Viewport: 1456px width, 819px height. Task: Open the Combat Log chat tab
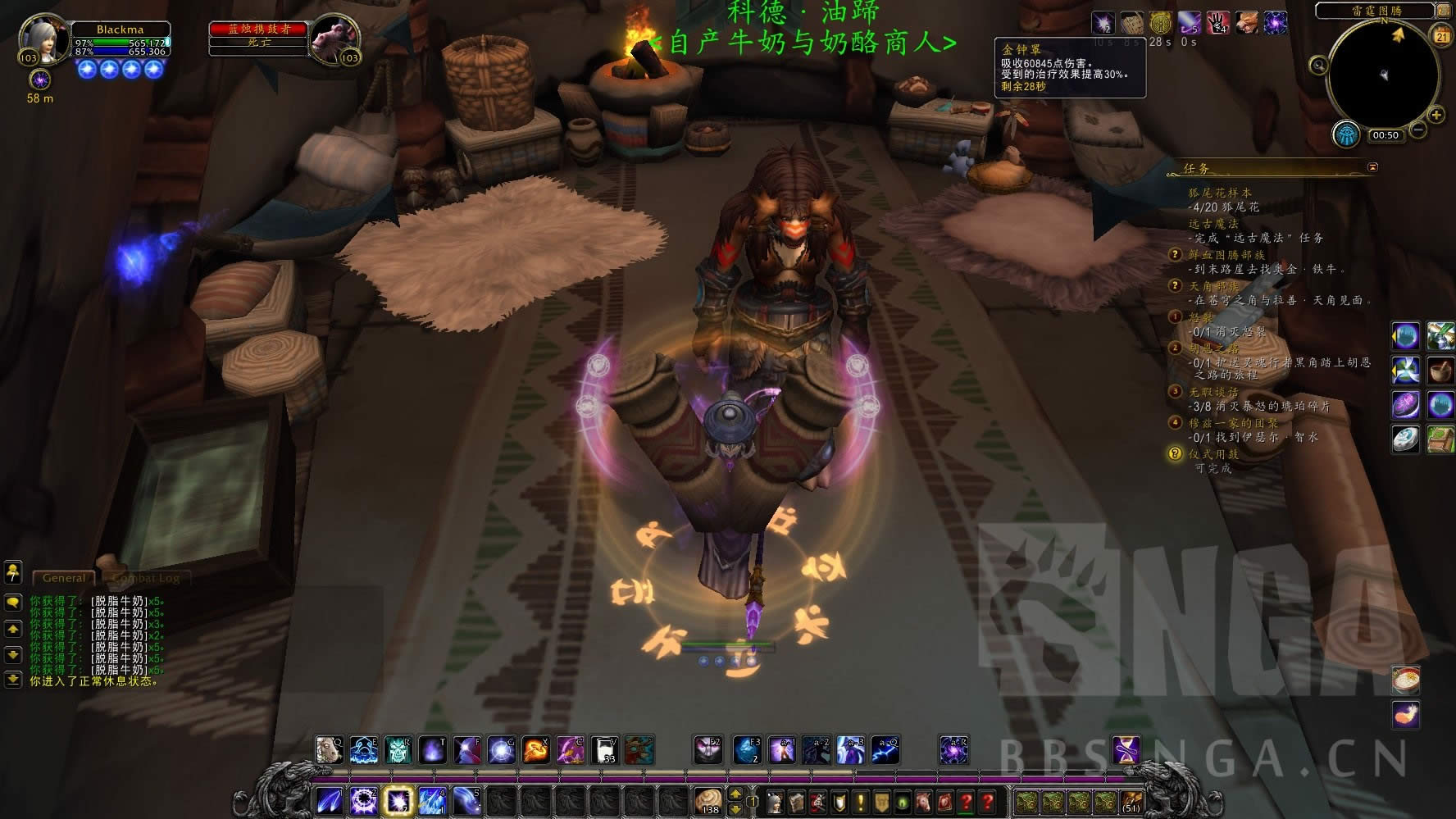[x=146, y=578]
